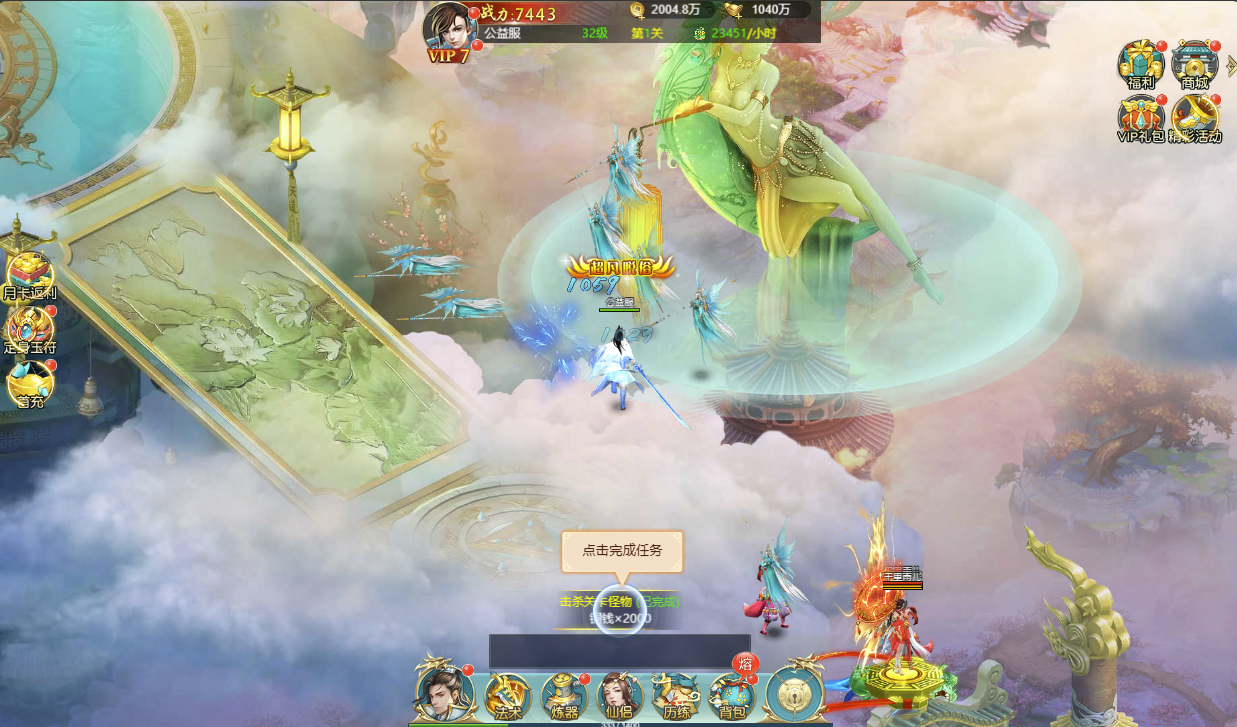Click the red 熔 smelt bubble

tap(744, 663)
